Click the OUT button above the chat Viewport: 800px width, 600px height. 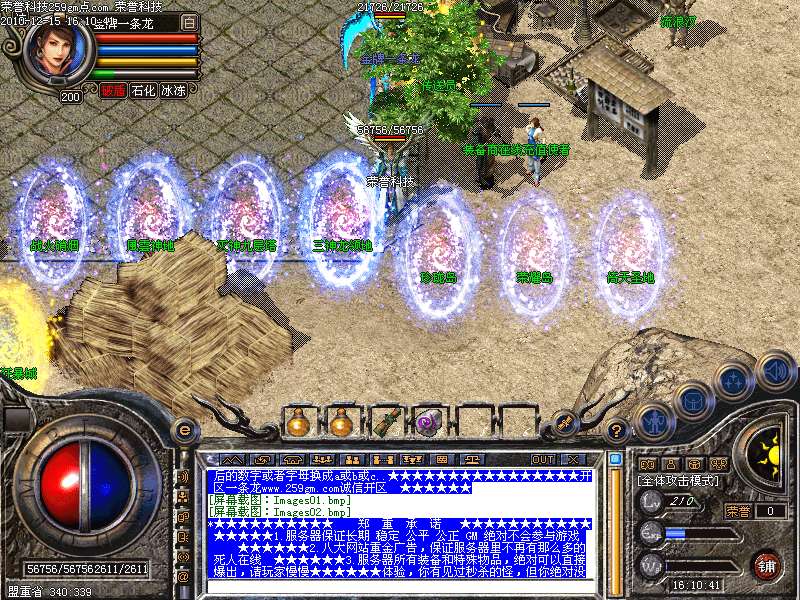[x=542, y=459]
